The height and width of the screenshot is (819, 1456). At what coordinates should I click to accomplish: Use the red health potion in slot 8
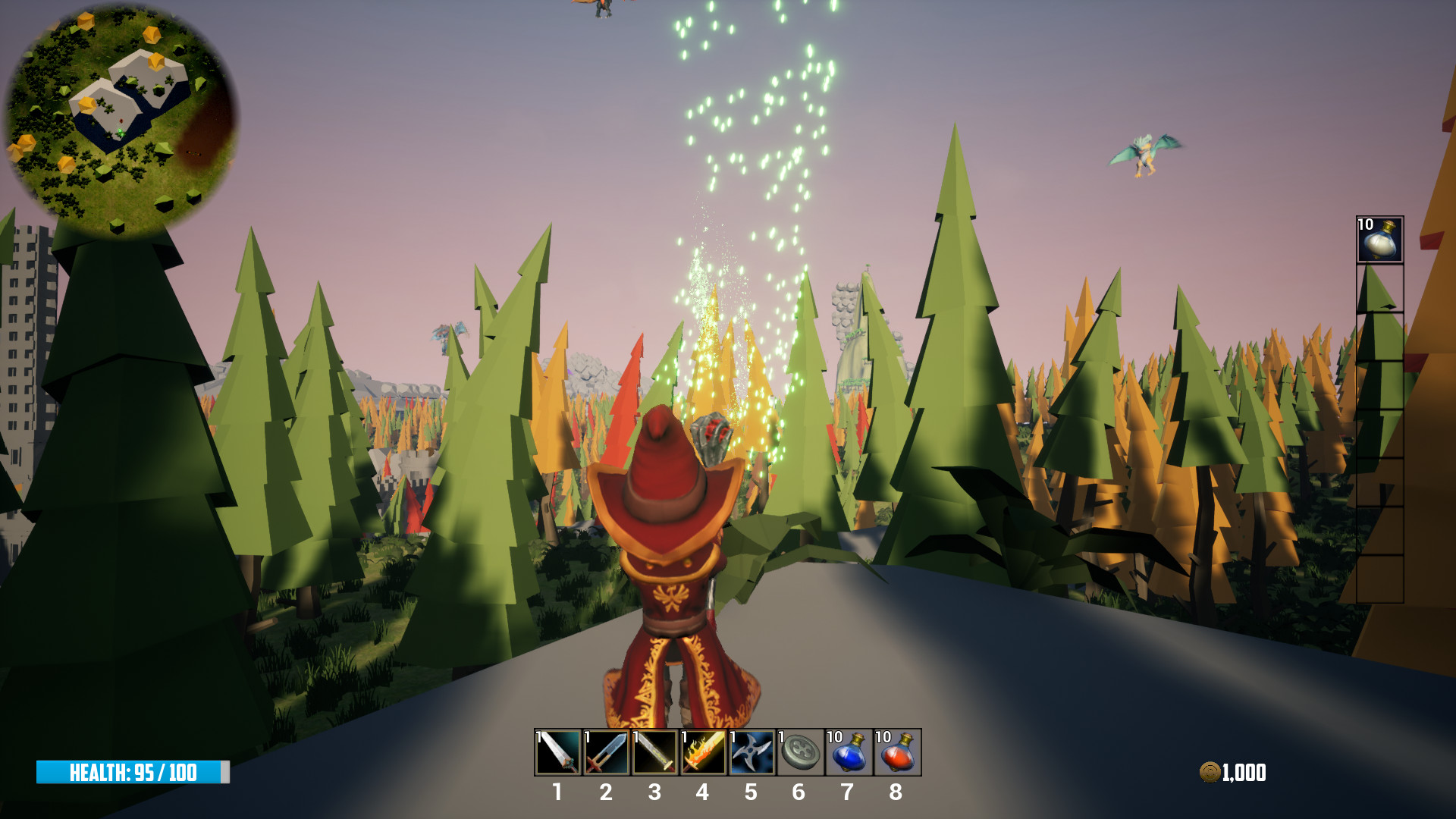897,752
